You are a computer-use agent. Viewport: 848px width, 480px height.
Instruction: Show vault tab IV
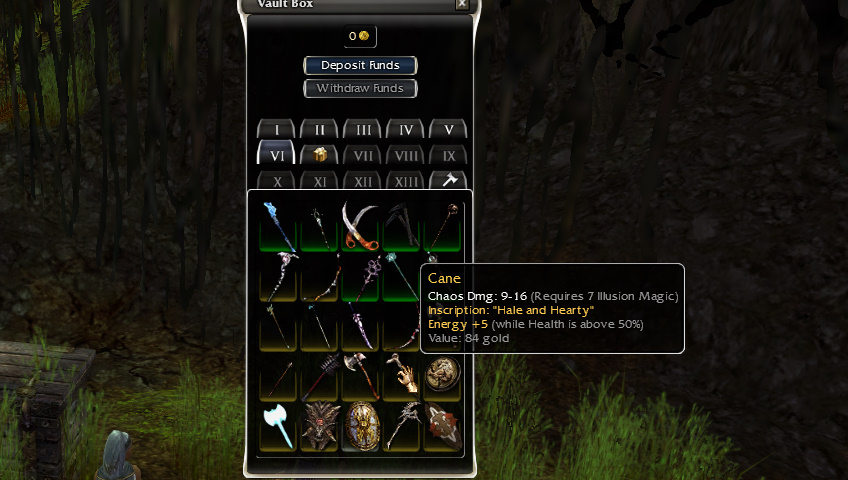(406, 130)
